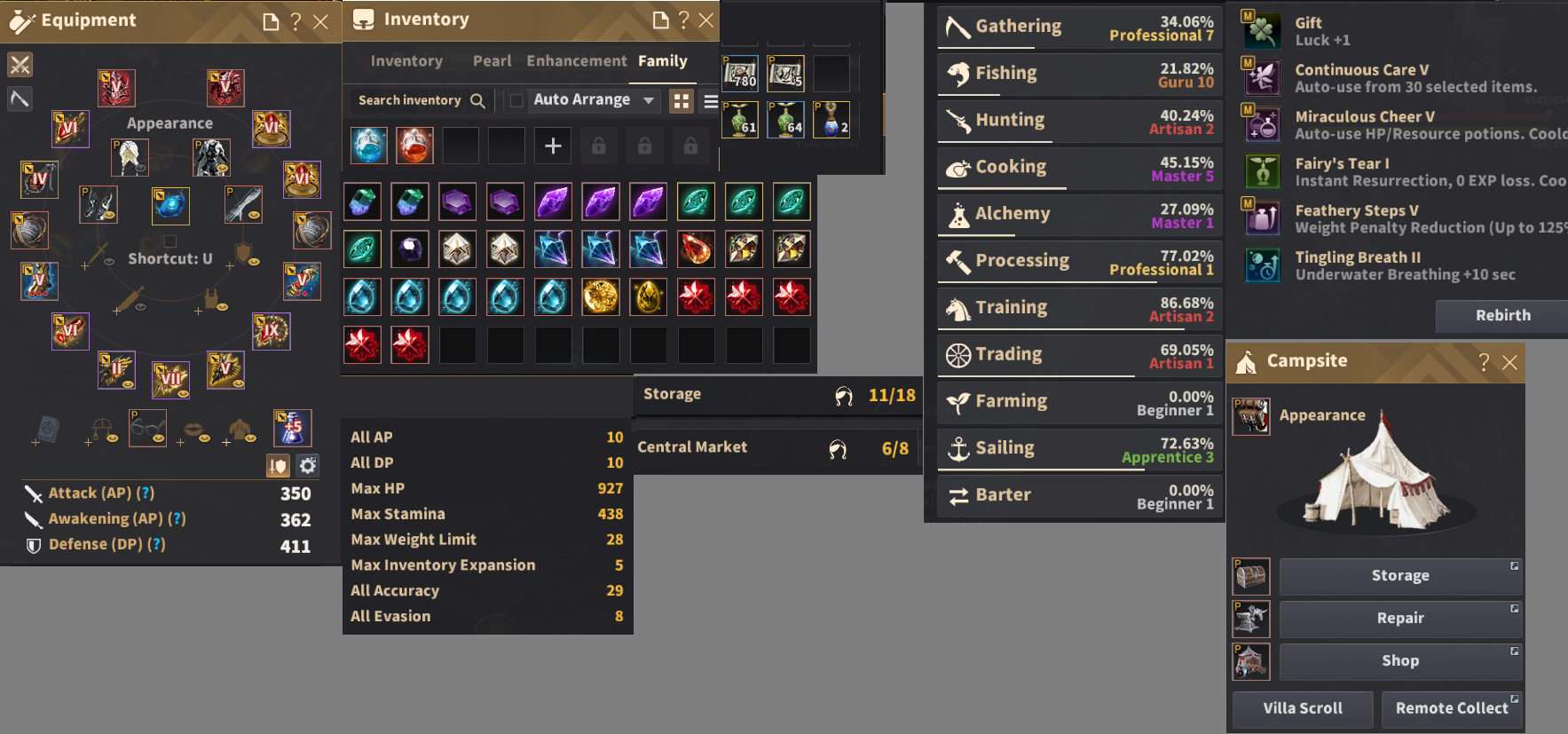Choose the Campsite Repair option

click(1399, 619)
